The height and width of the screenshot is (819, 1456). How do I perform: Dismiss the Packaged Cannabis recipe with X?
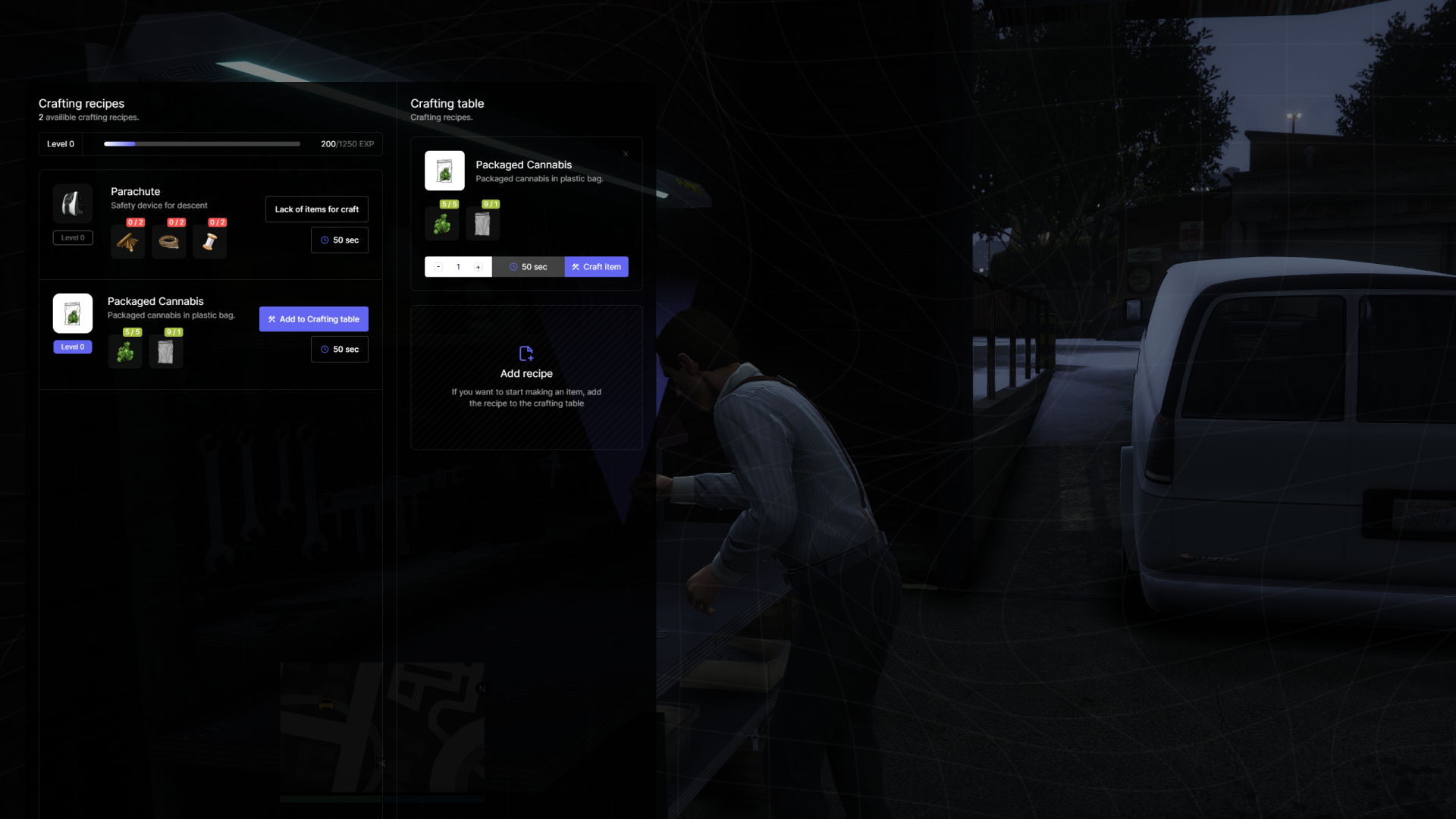[626, 153]
